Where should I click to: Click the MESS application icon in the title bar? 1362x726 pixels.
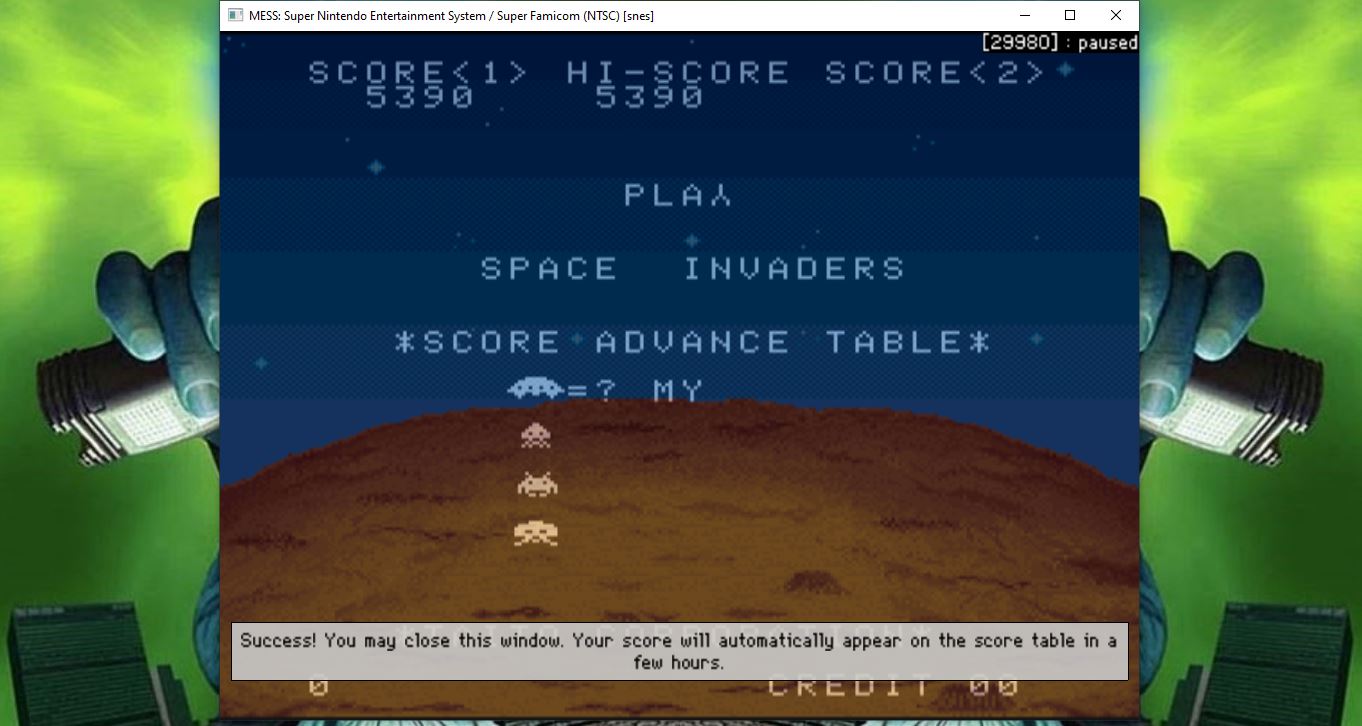click(236, 15)
